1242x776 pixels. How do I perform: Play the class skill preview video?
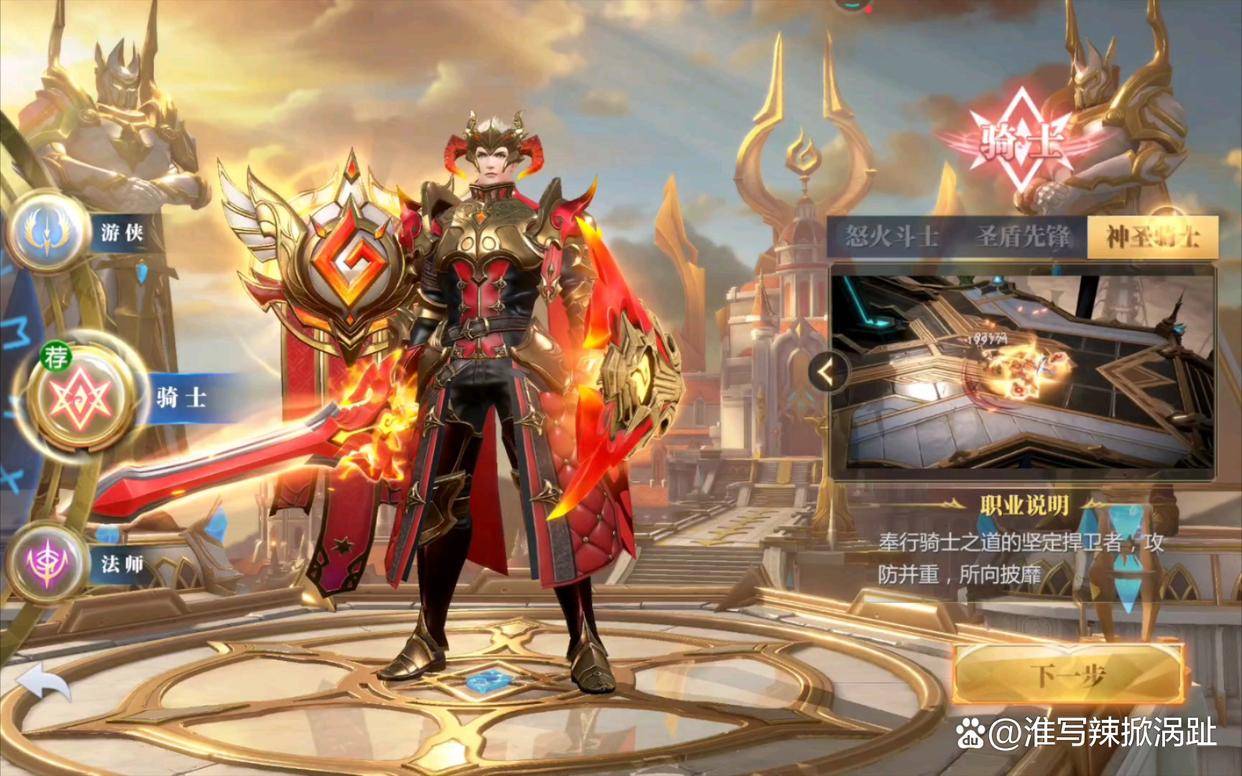(x=1022, y=372)
